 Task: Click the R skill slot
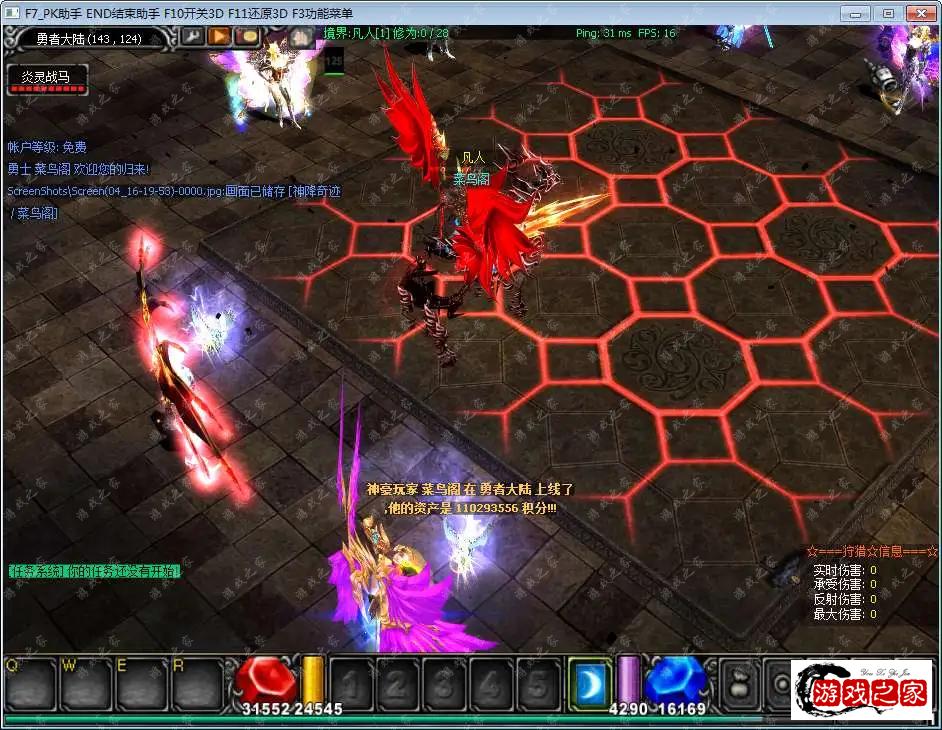tap(196, 684)
